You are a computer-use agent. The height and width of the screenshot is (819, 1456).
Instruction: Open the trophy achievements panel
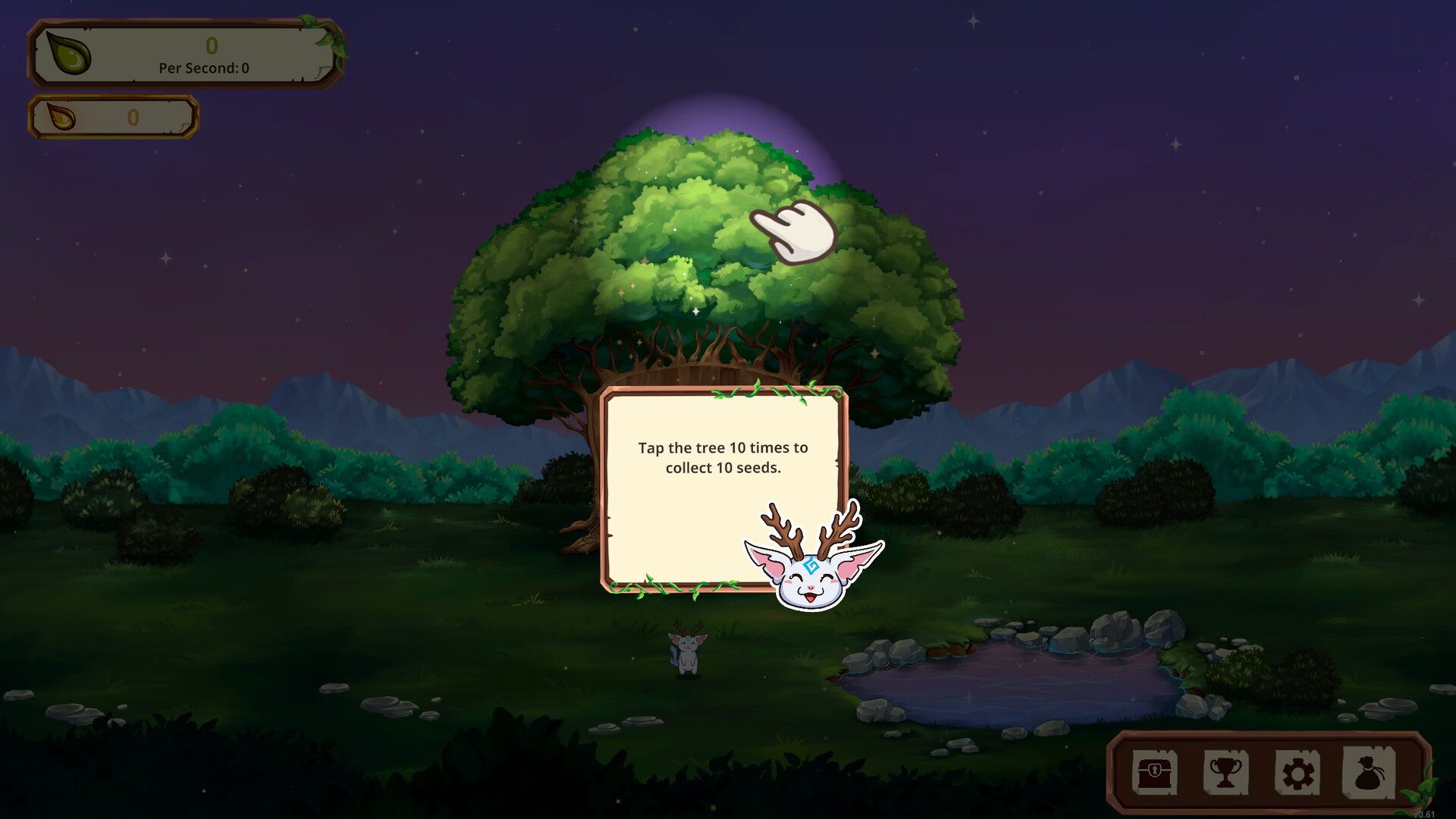pyautogui.click(x=1226, y=771)
